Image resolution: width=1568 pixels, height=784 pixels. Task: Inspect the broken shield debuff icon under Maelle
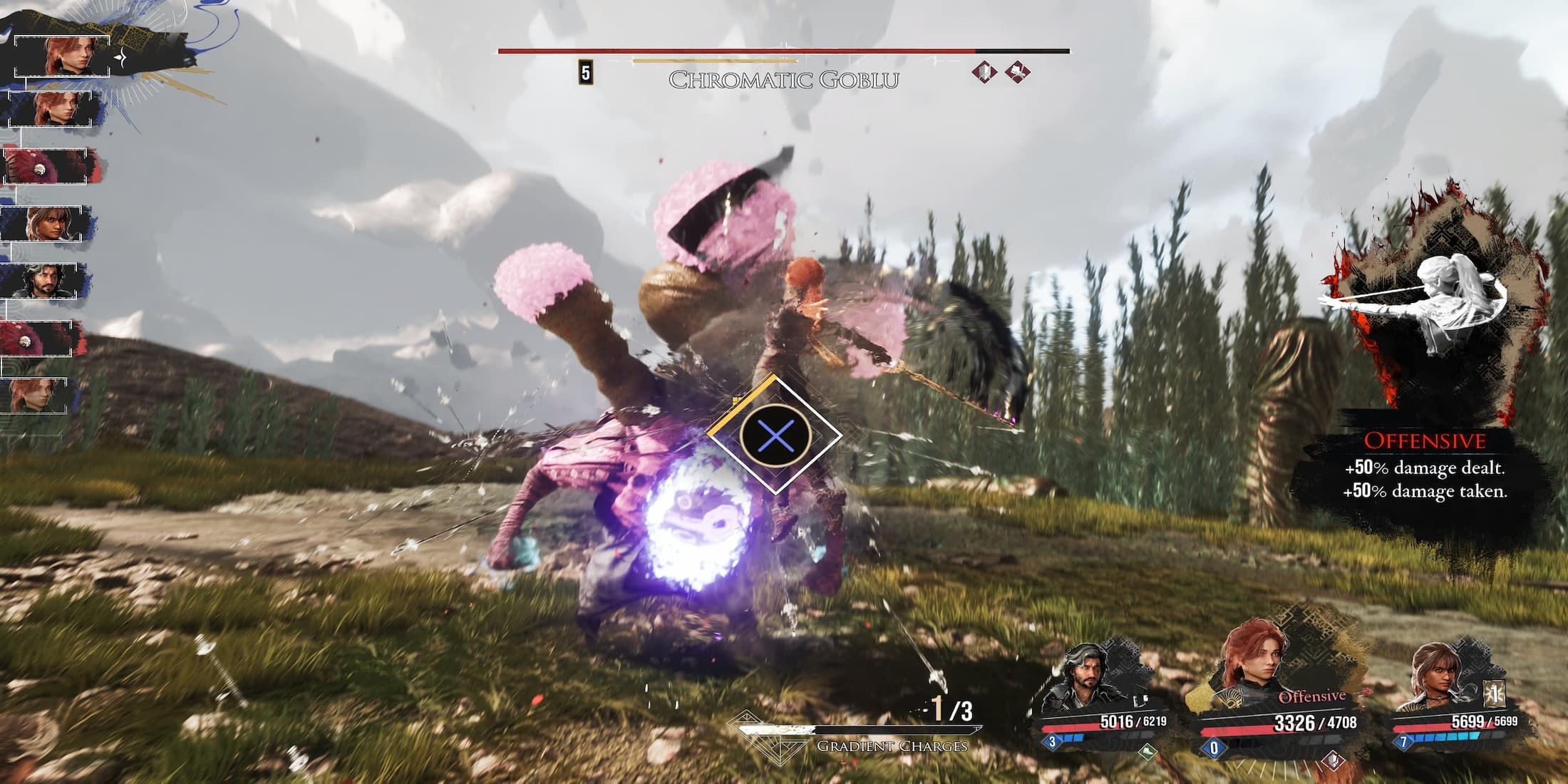pyautogui.click(x=1331, y=760)
